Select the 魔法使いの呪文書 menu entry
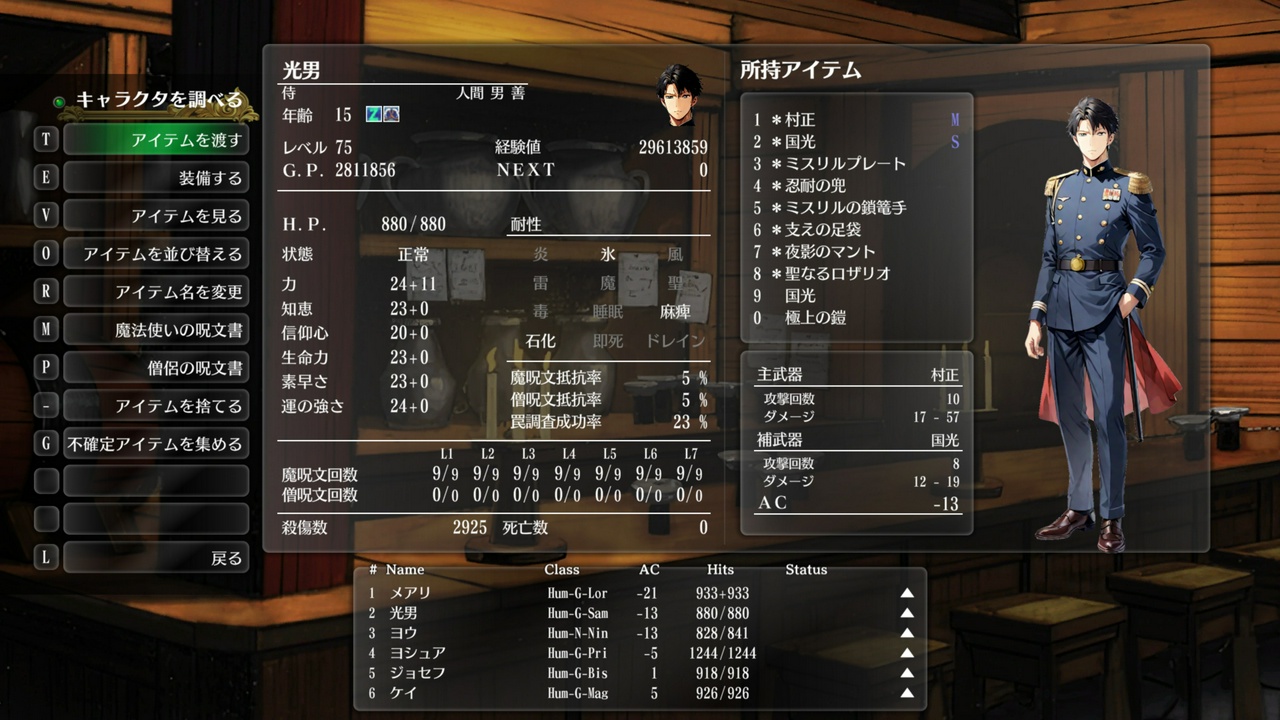The image size is (1280, 720). pyautogui.click(x=156, y=329)
